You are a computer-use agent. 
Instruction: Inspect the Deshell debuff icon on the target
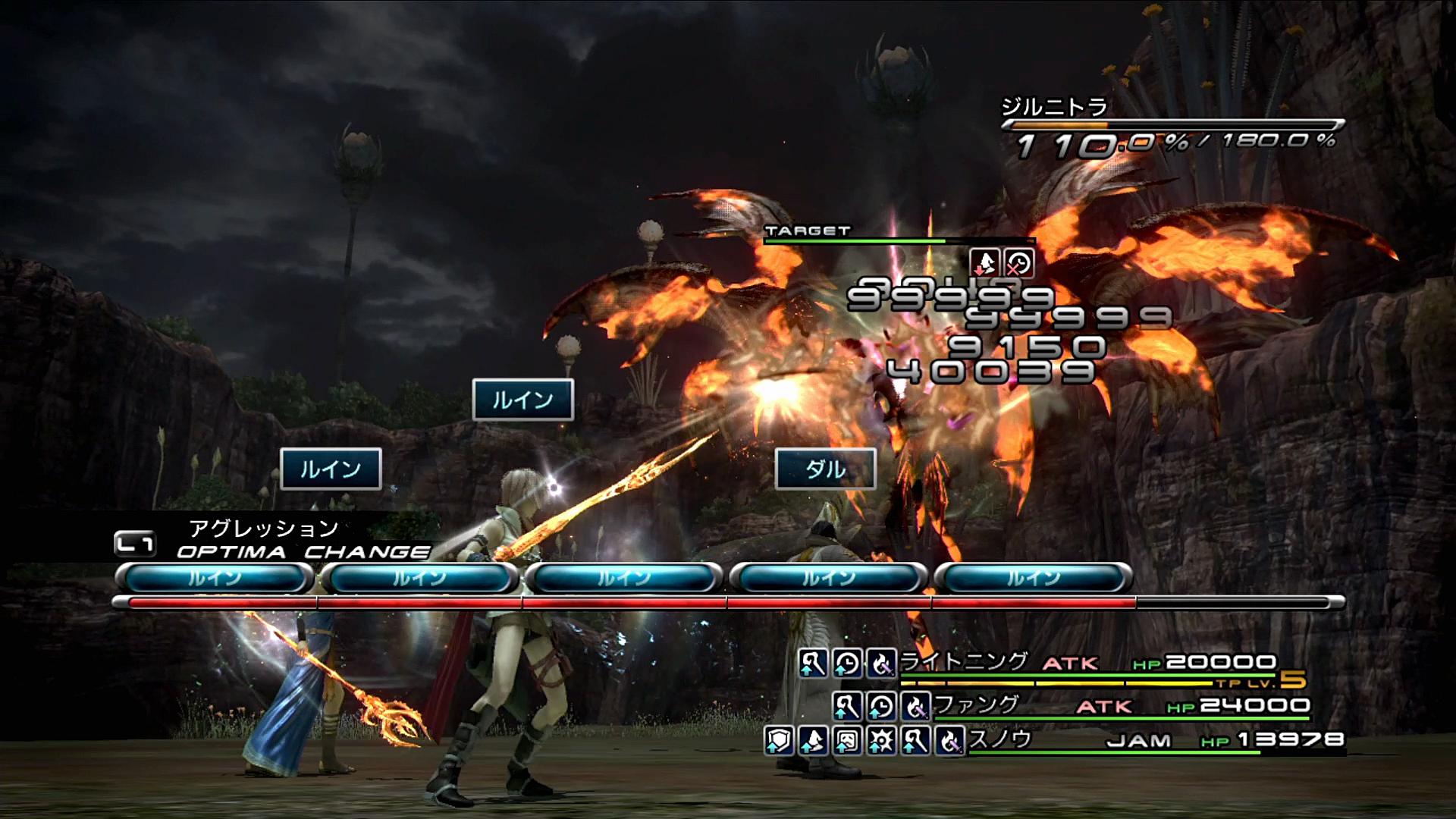(x=984, y=262)
